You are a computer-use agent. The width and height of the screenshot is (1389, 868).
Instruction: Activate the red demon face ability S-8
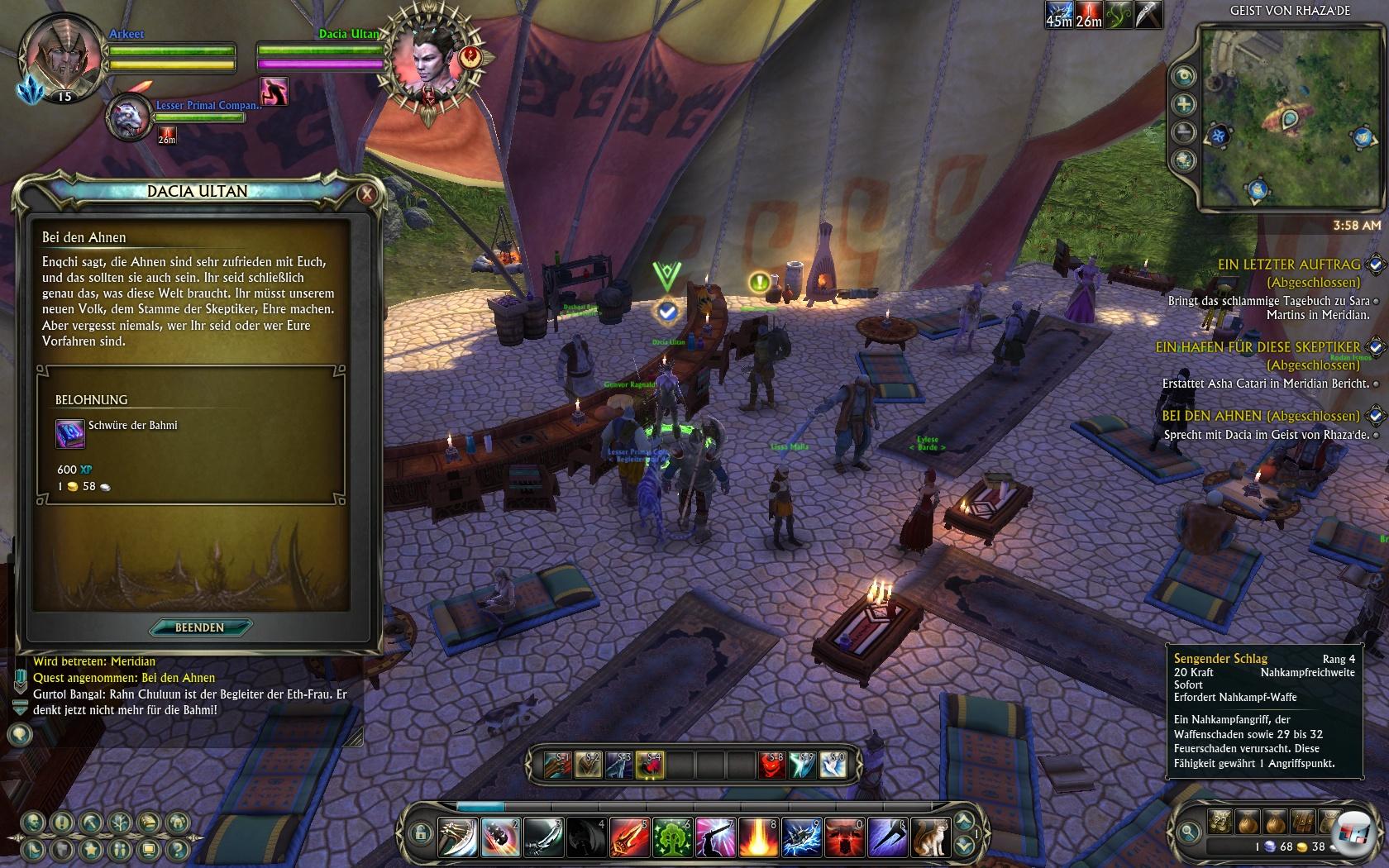[x=771, y=765]
